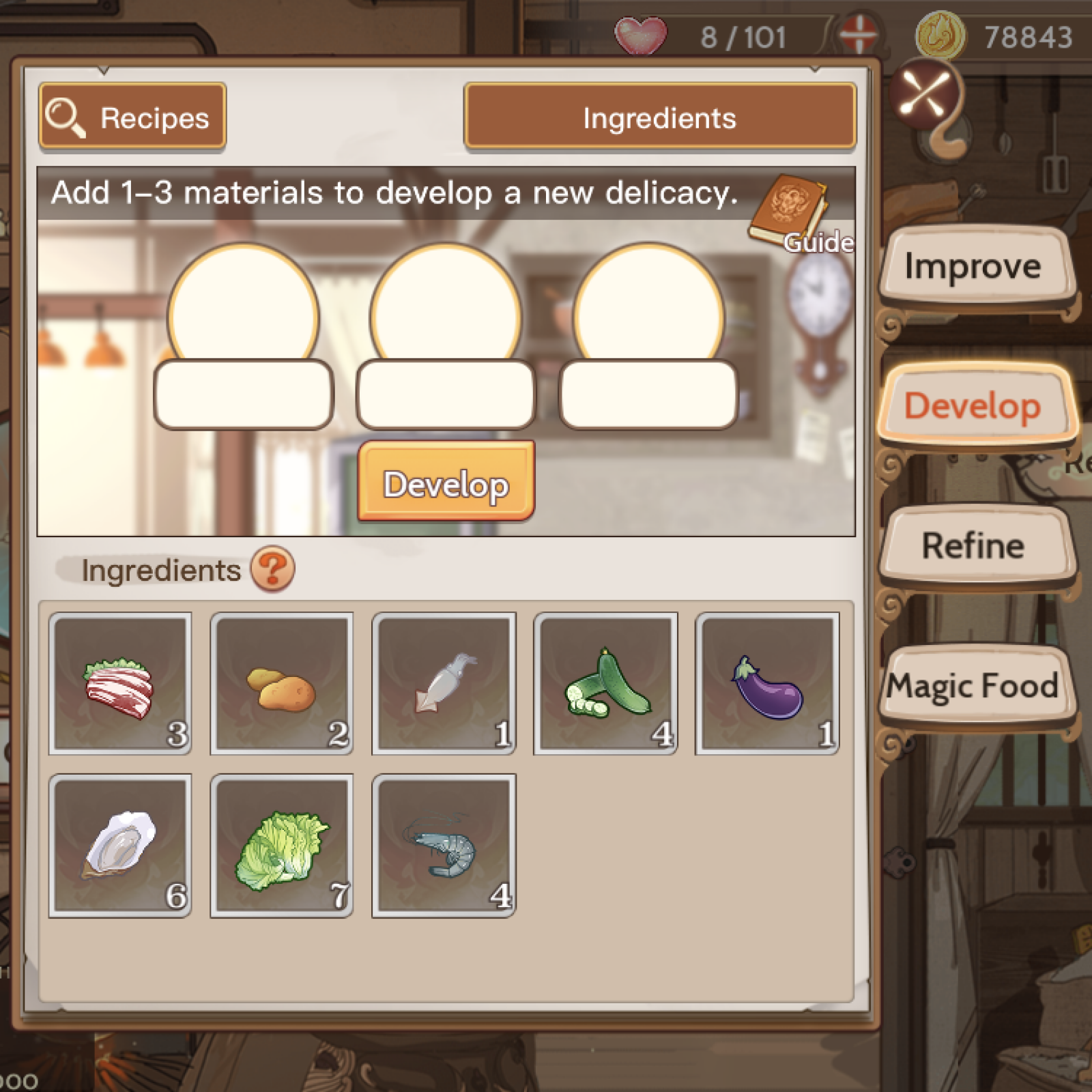Pick the cabbage ingredient
This screenshot has width=1092, height=1092.
[x=282, y=846]
